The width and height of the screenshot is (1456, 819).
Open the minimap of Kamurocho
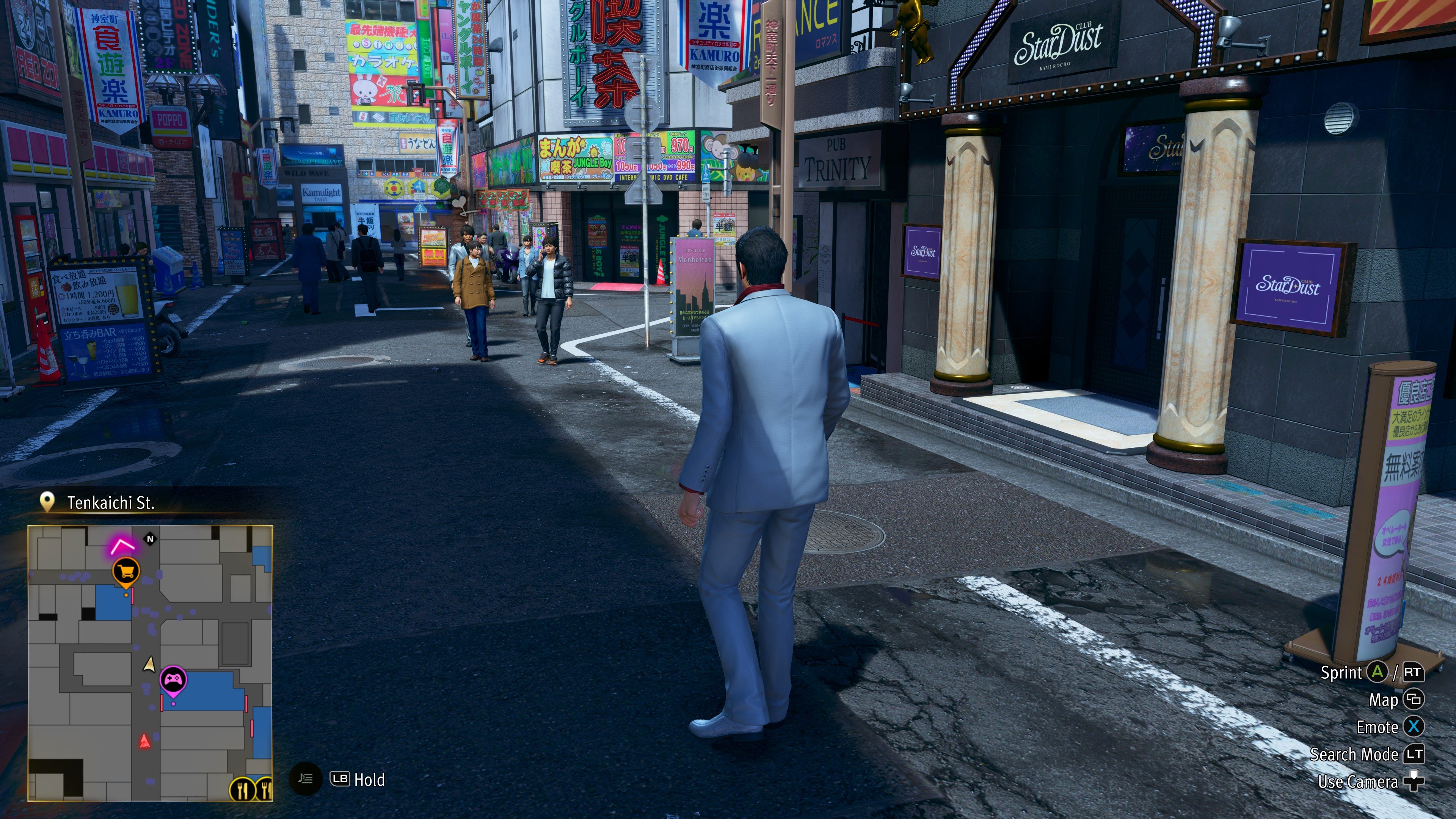click(x=151, y=662)
